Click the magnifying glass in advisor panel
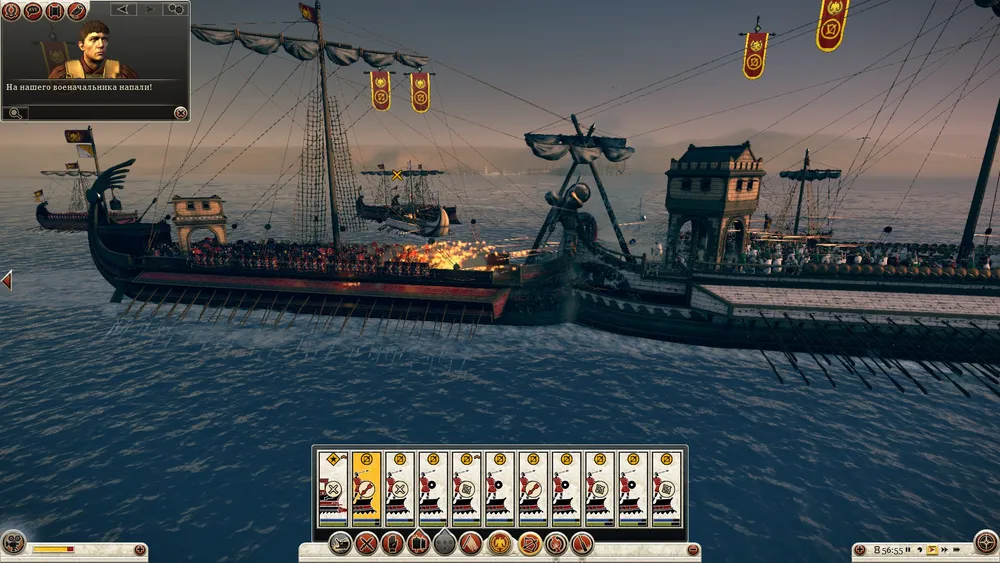The width and height of the screenshot is (1000, 563). pos(15,113)
